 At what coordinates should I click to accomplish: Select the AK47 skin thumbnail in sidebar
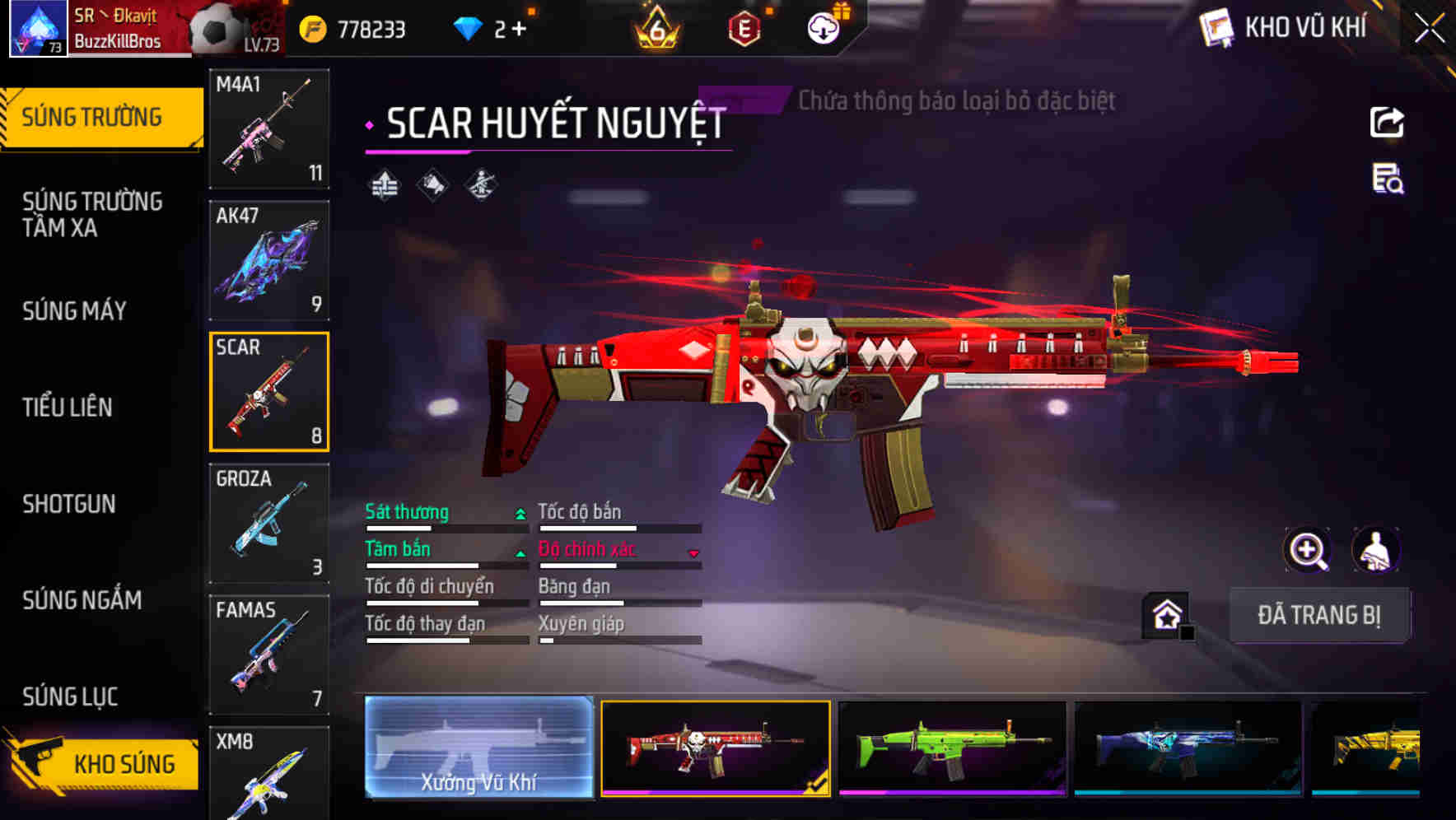(x=268, y=259)
